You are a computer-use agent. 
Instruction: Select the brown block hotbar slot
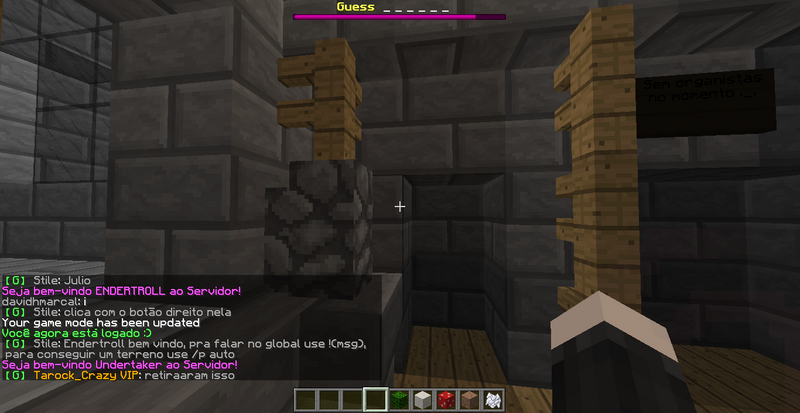pyautogui.click(x=470, y=400)
